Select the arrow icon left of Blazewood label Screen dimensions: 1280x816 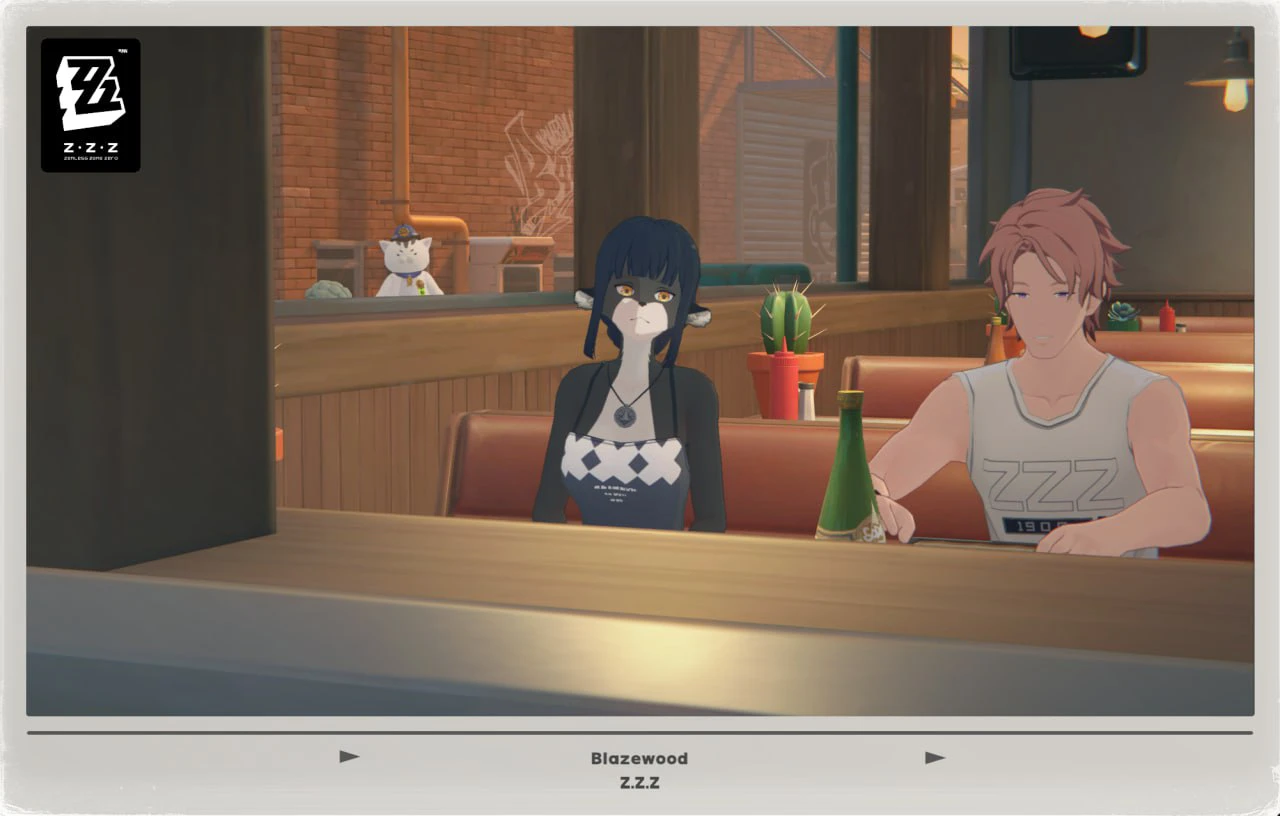coord(349,757)
